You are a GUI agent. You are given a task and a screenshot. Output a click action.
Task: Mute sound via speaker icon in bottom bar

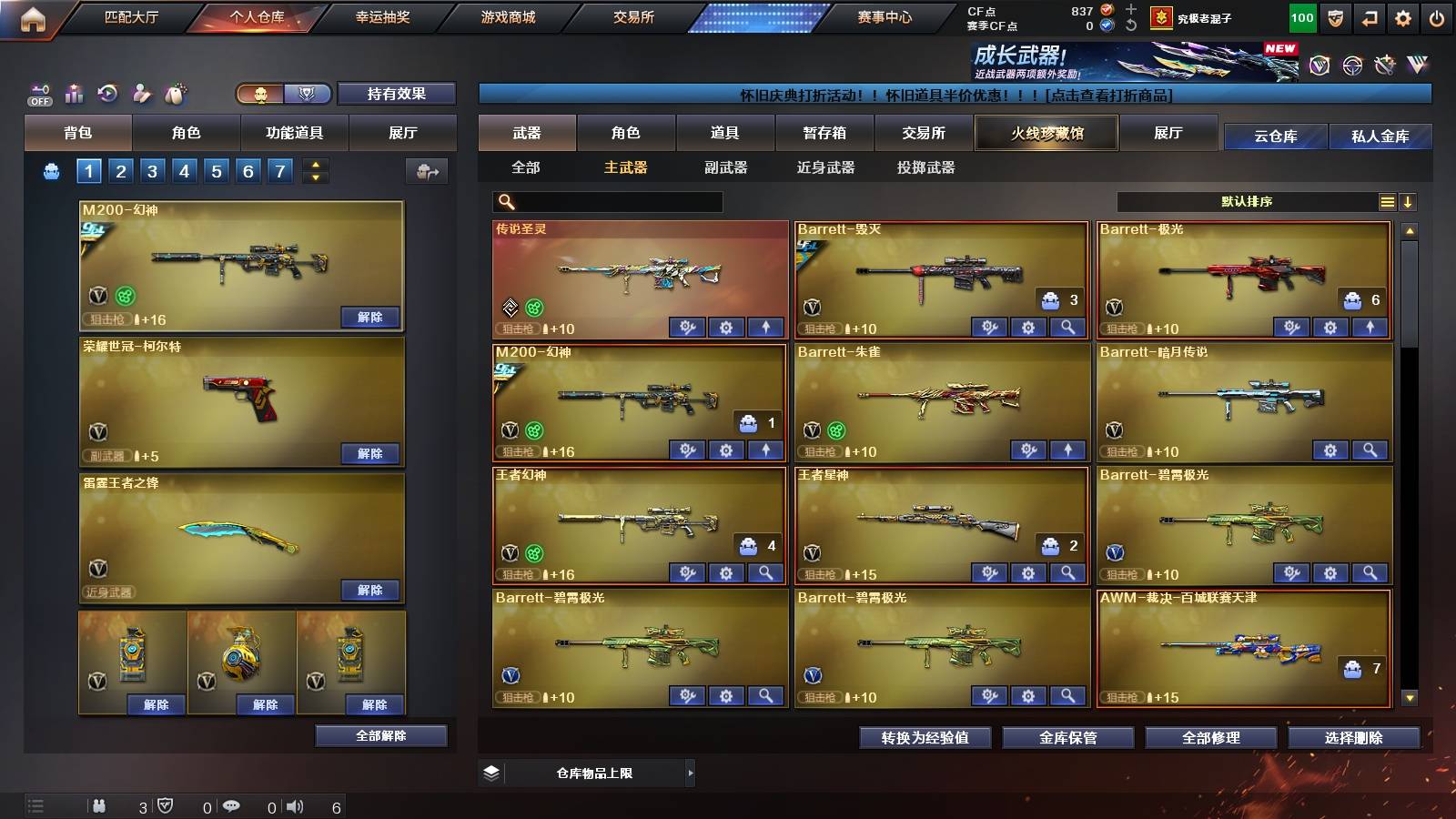(292, 806)
